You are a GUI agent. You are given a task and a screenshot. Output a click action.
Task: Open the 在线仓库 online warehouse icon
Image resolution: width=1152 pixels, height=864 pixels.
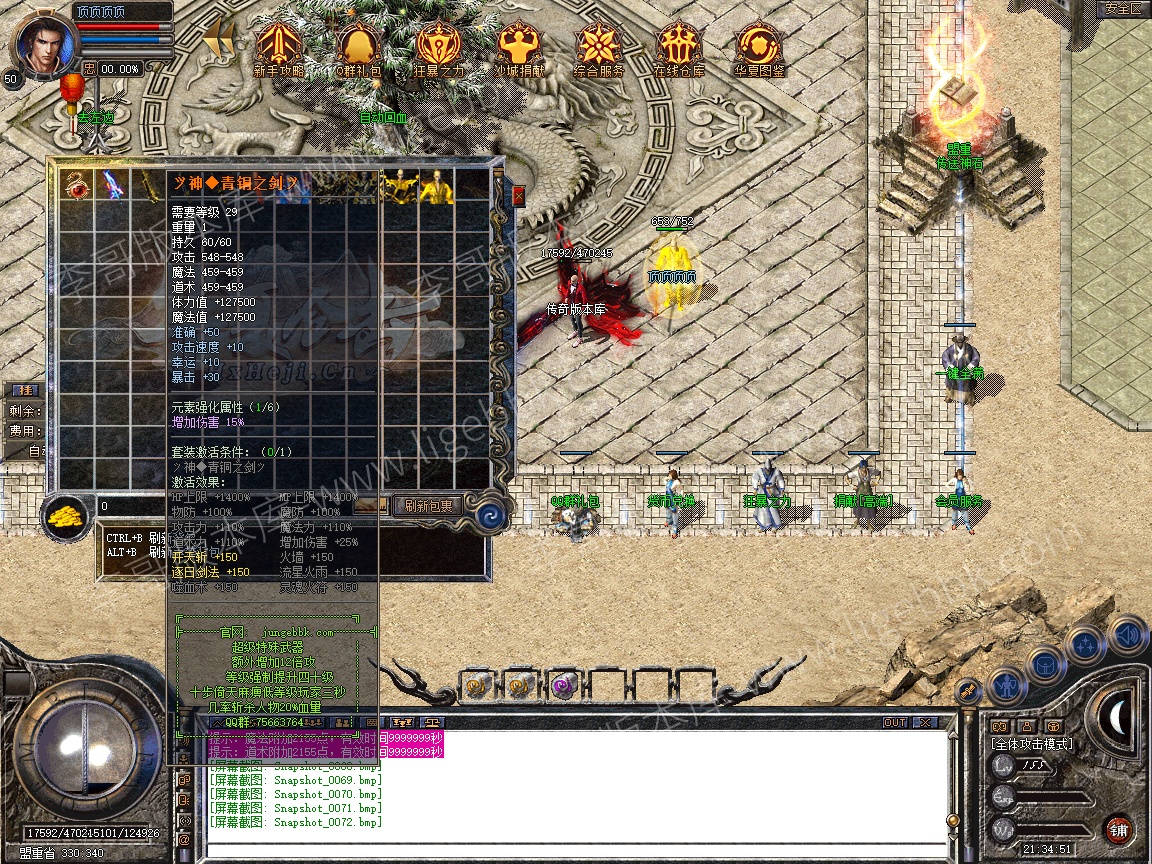pyautogui.click(x=679, y=45)
